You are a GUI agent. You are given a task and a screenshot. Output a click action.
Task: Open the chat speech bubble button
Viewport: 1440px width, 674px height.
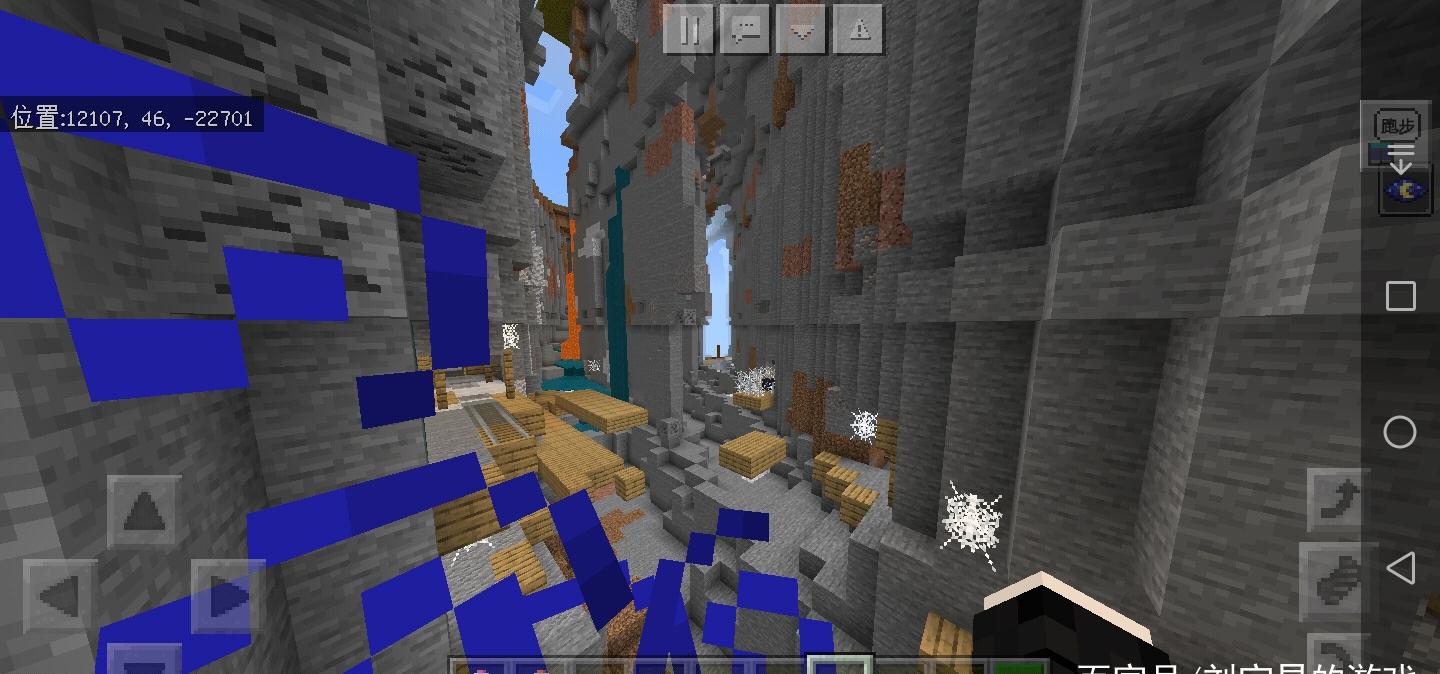click(x=744, y=29)
